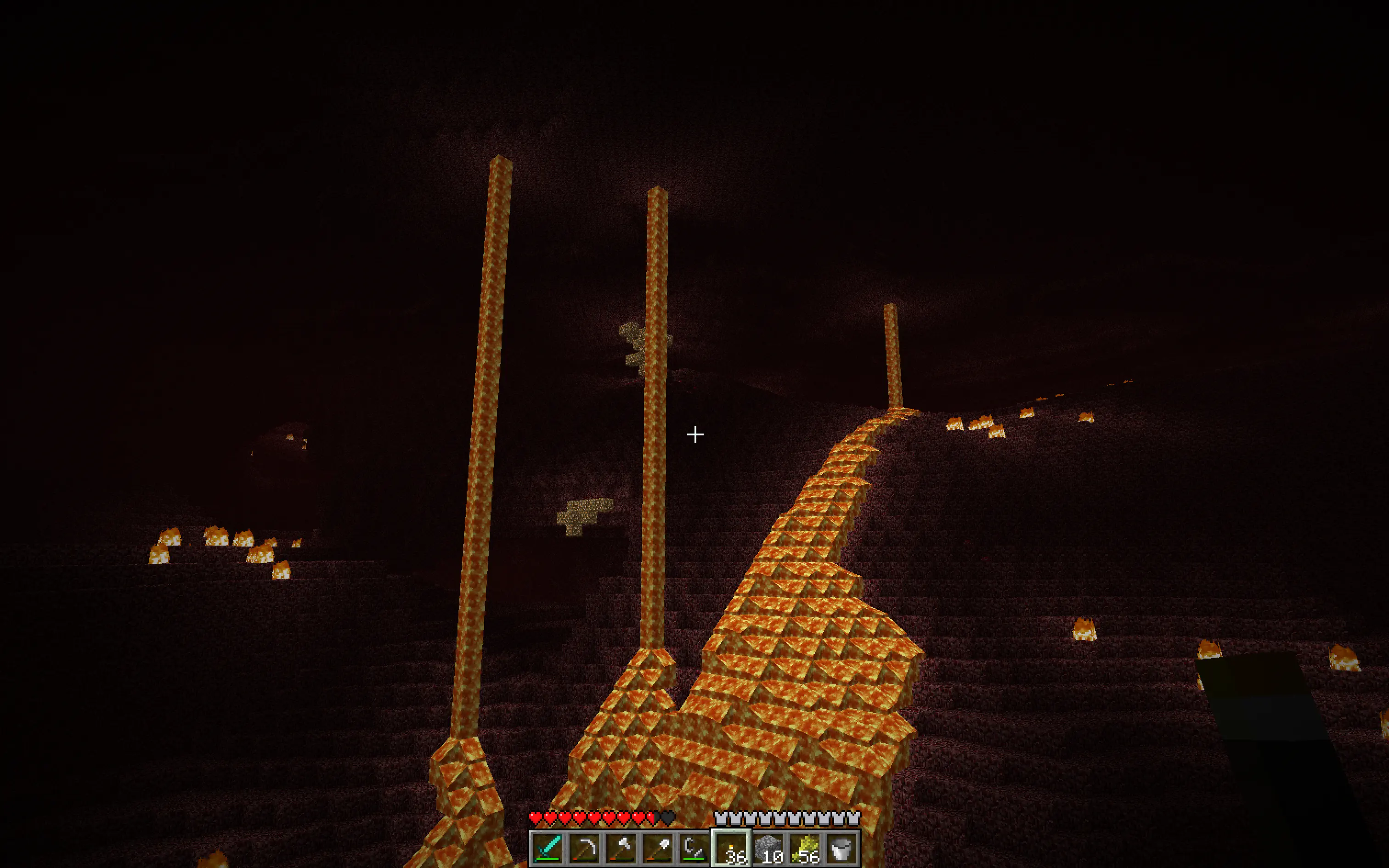Pick the iron shovel hotbar slot
Screen dimensions: 1389x868
click(x=658, y=847)
